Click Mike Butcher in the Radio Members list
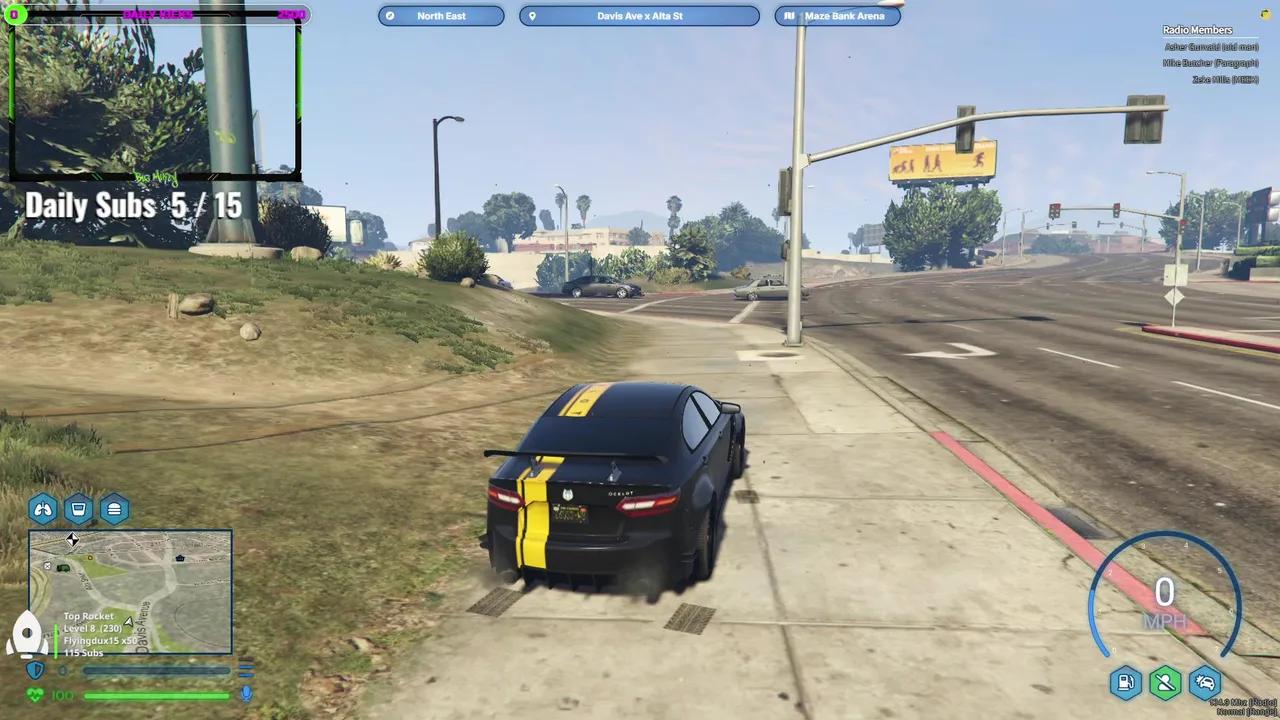 click(x=1210, y=62)
